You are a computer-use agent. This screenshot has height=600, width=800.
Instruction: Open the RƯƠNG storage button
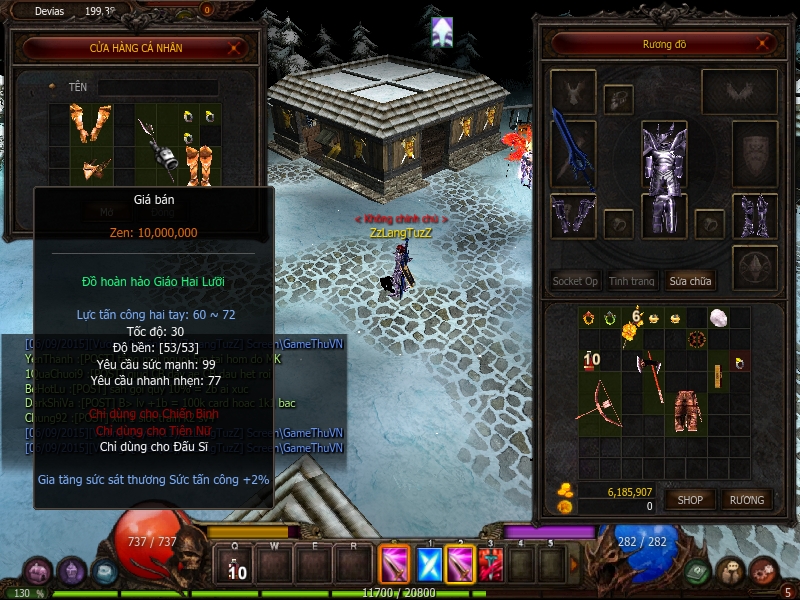[x=746, y=500]
